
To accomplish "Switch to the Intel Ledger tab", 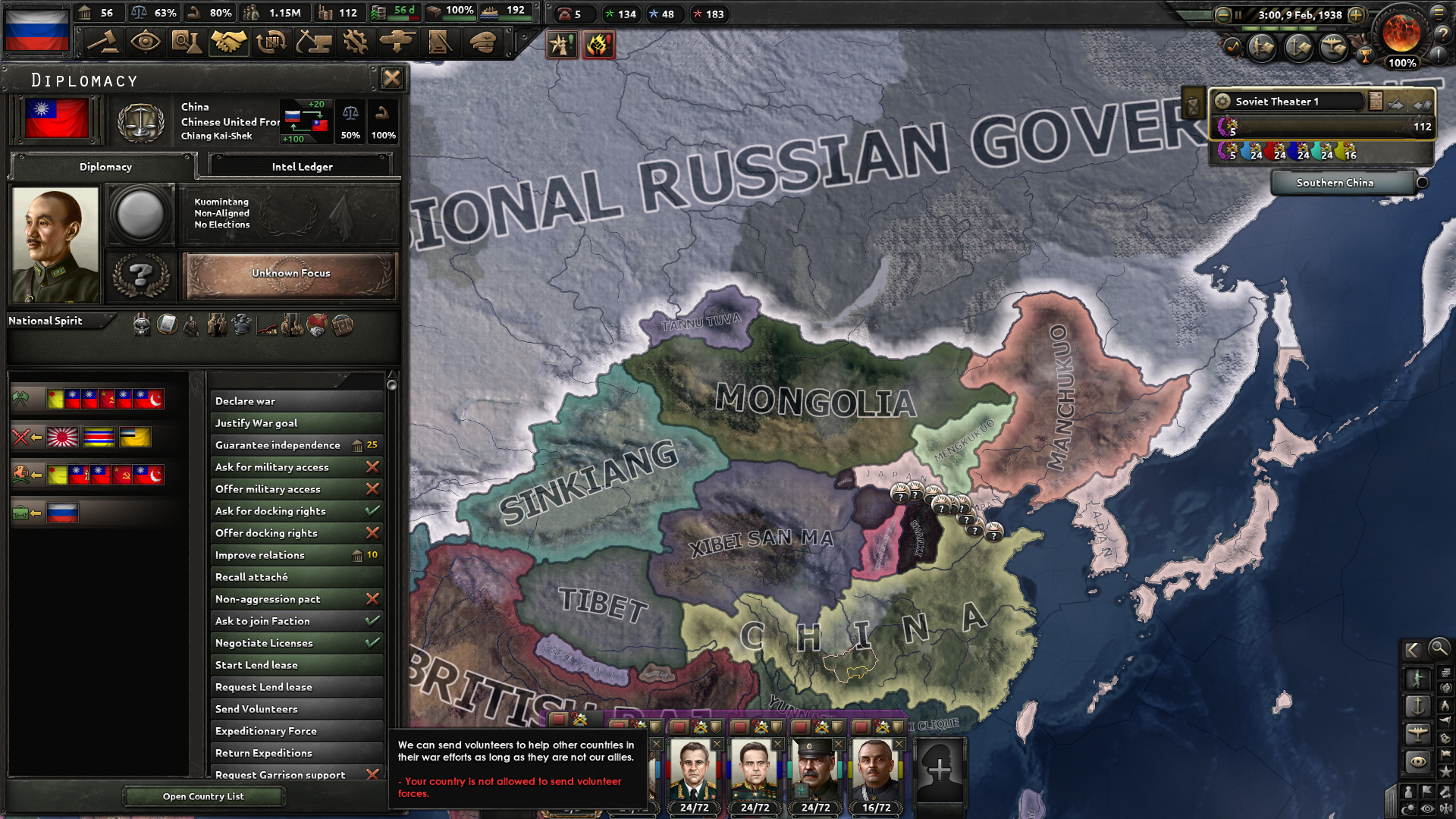I will tap(301, 165).
